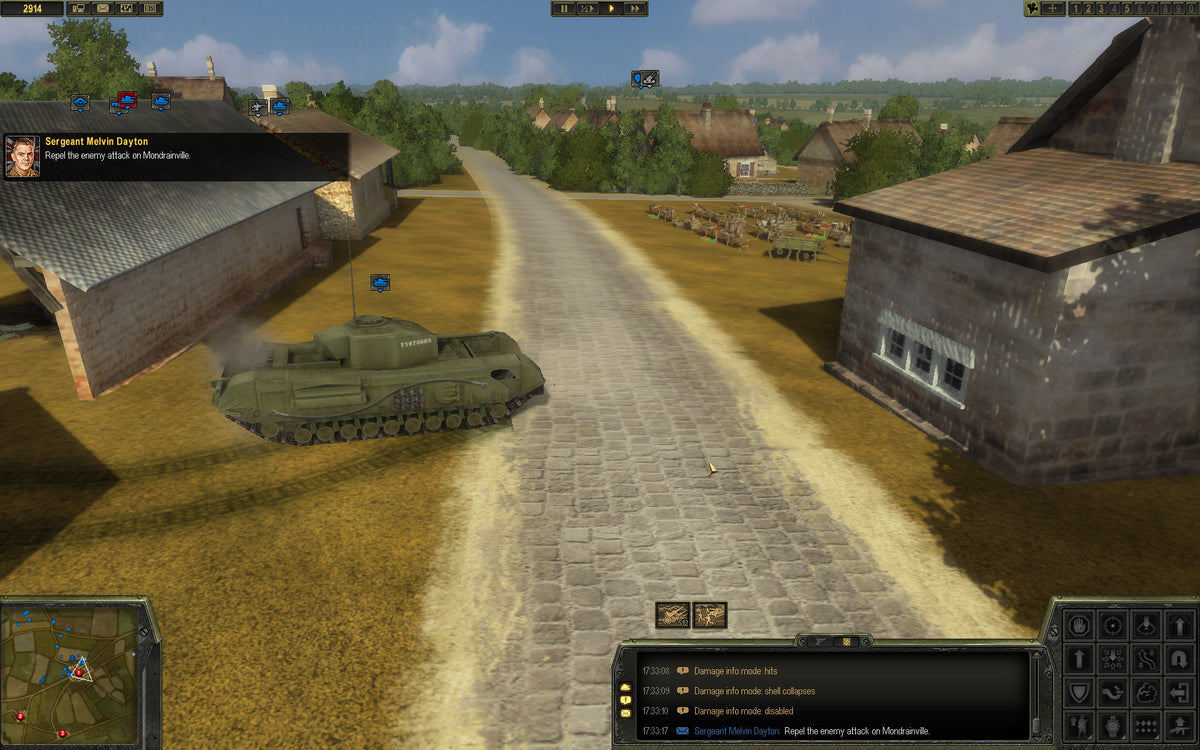
Task: Pause the game with the pause button
Action: click(x=563, y=8)
